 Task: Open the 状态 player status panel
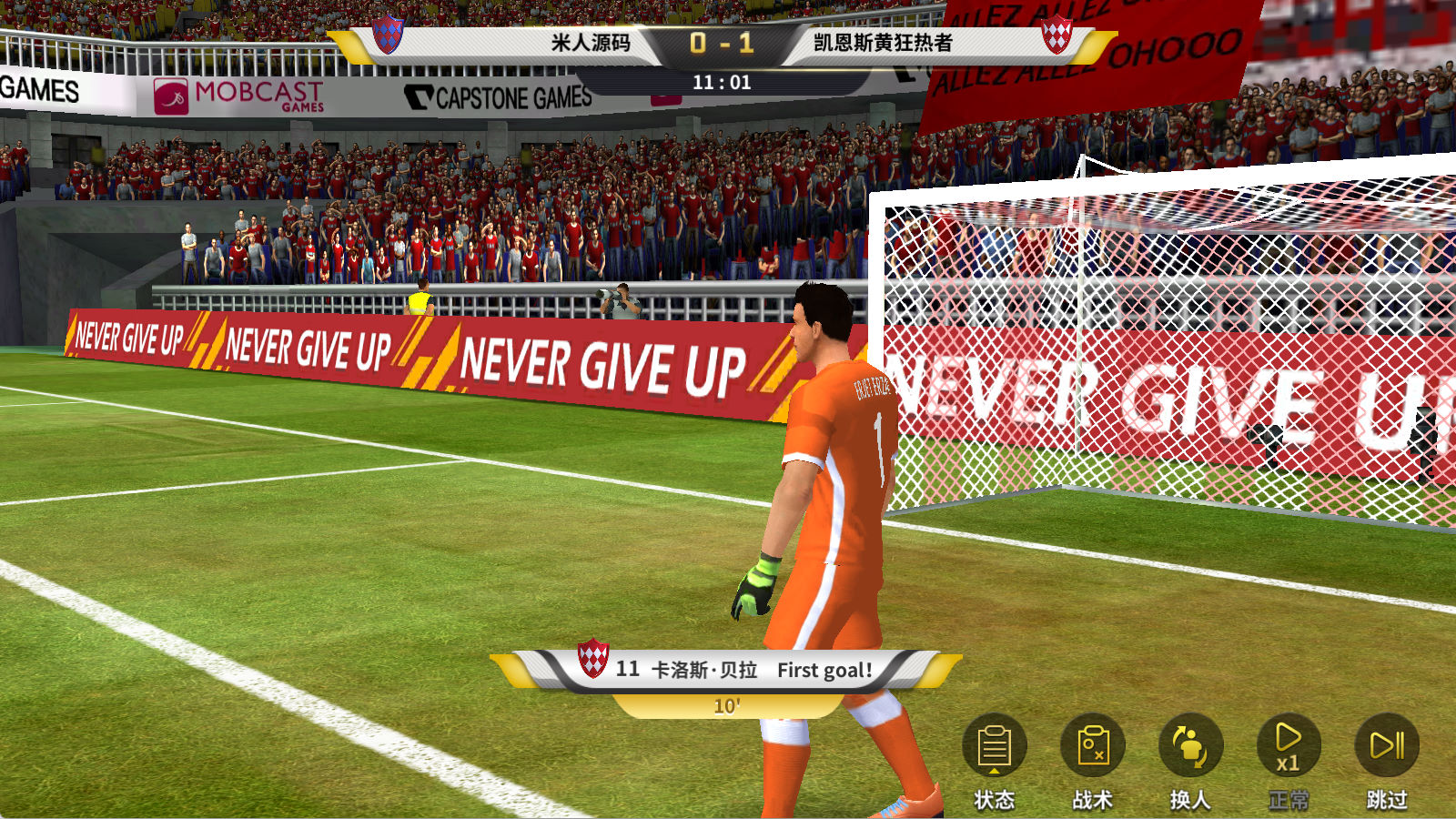994,748
